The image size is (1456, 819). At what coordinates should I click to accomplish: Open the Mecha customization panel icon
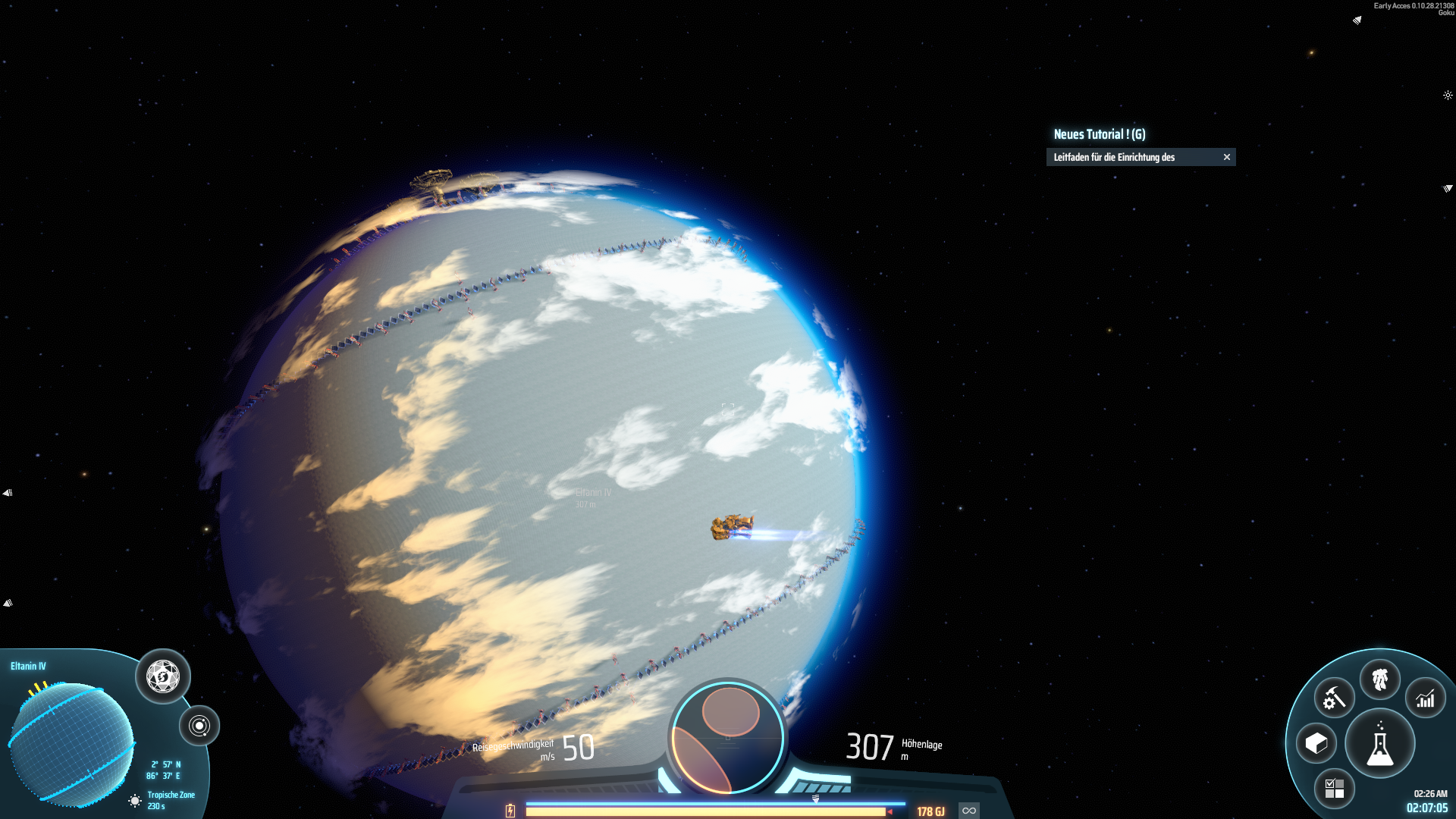coord(1381,680)
